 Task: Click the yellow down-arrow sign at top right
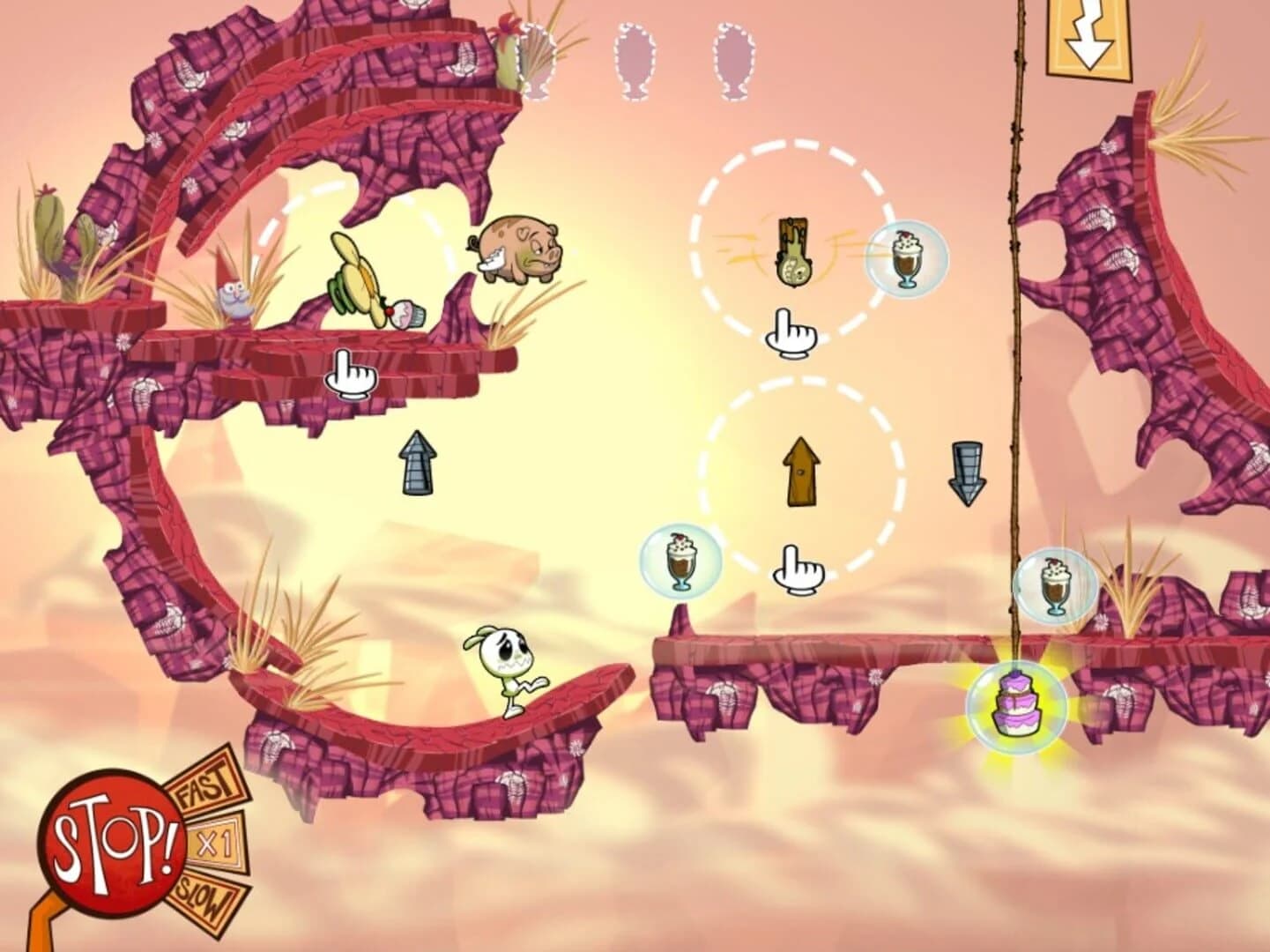pos(1088,35)
